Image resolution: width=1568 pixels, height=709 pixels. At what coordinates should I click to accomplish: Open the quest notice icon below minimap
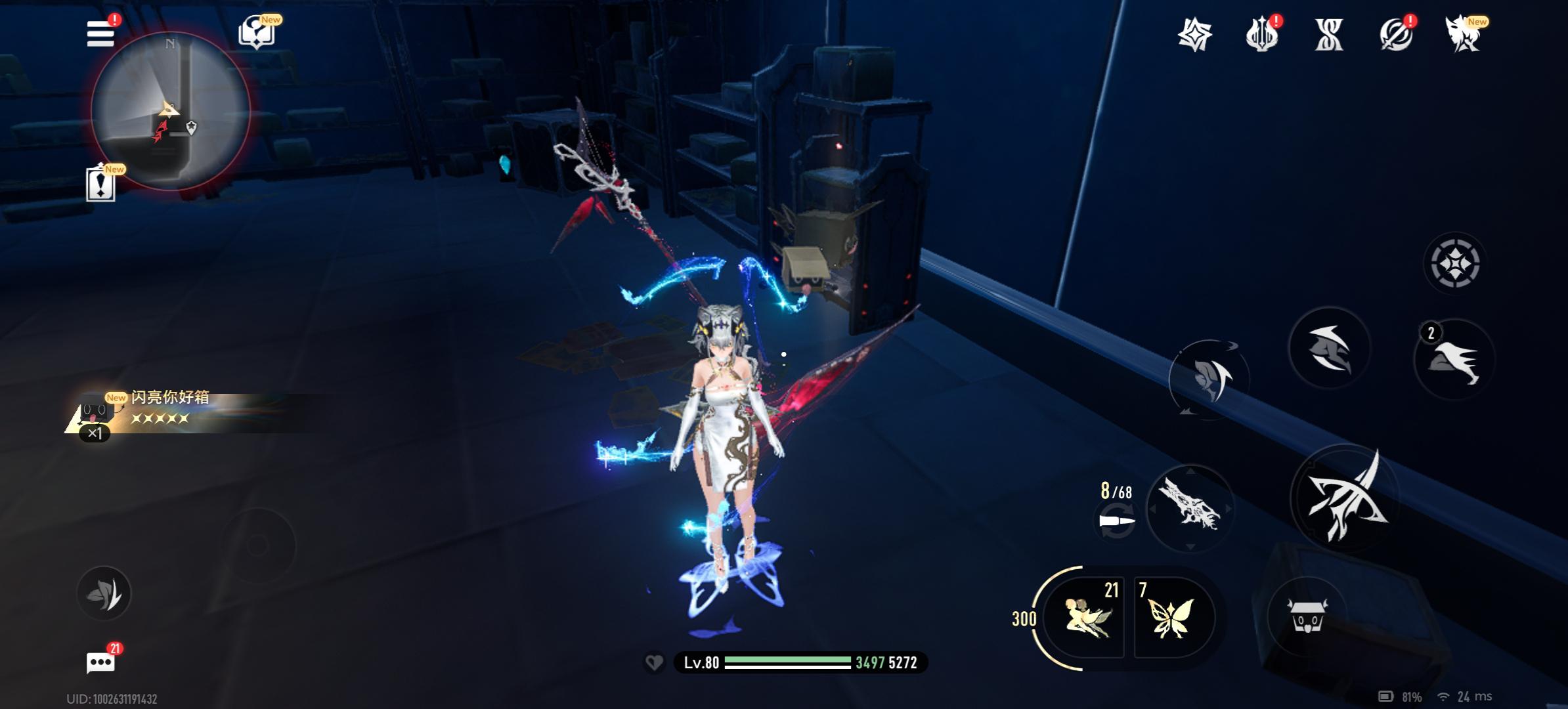pos(100,184)
